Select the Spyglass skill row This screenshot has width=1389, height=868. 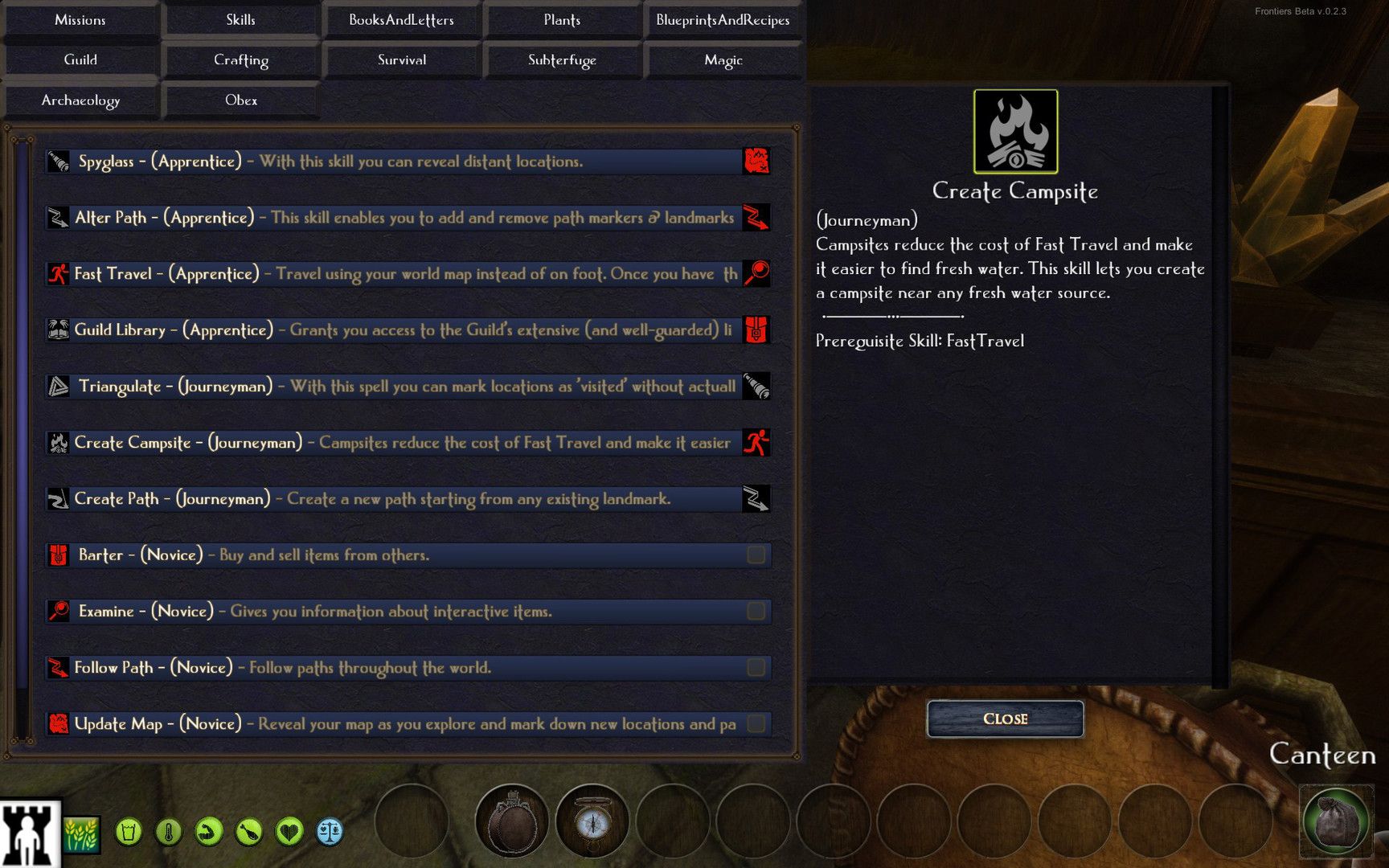click(394, 162)
